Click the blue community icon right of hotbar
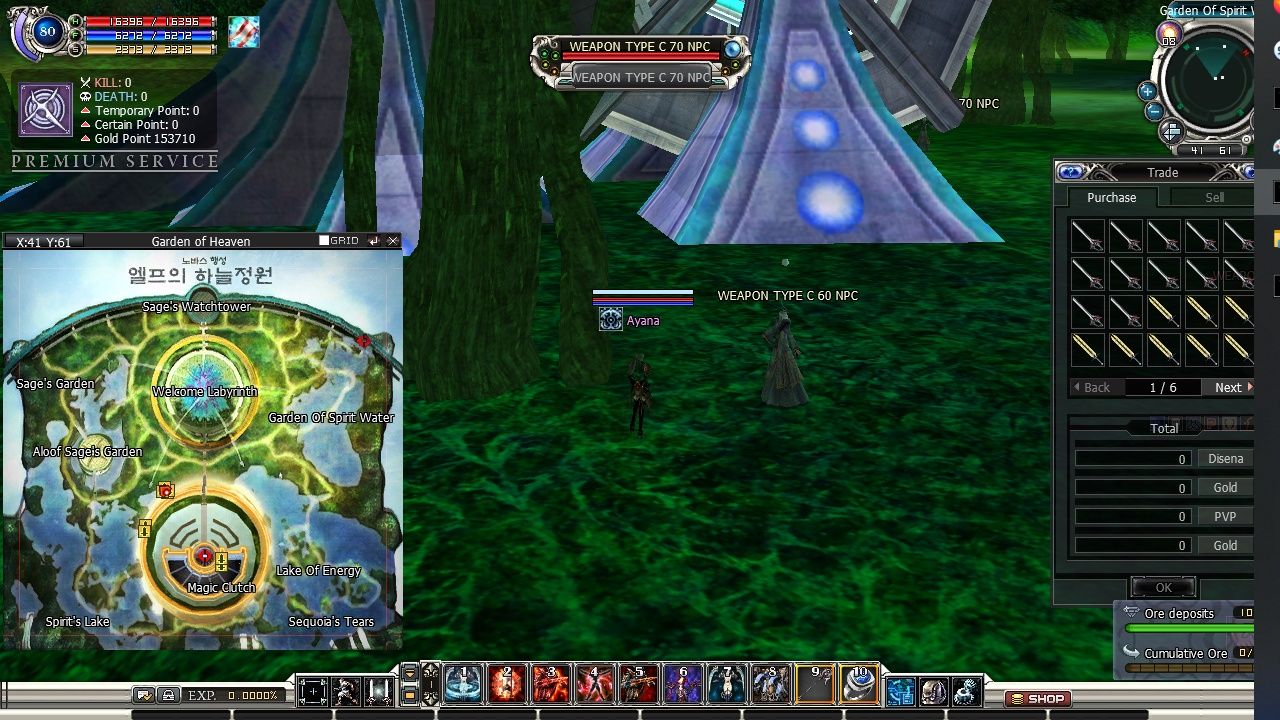 pos(899,690)
